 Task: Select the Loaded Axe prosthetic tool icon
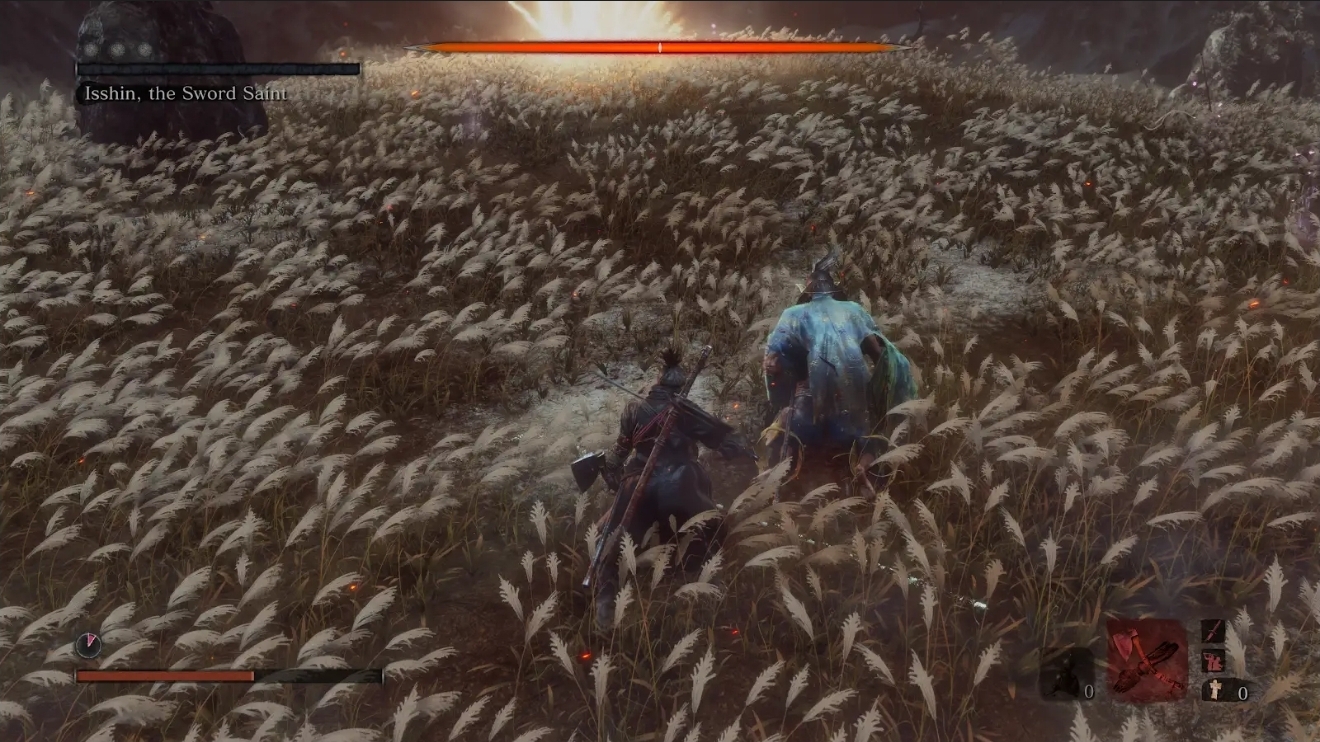1147,659
